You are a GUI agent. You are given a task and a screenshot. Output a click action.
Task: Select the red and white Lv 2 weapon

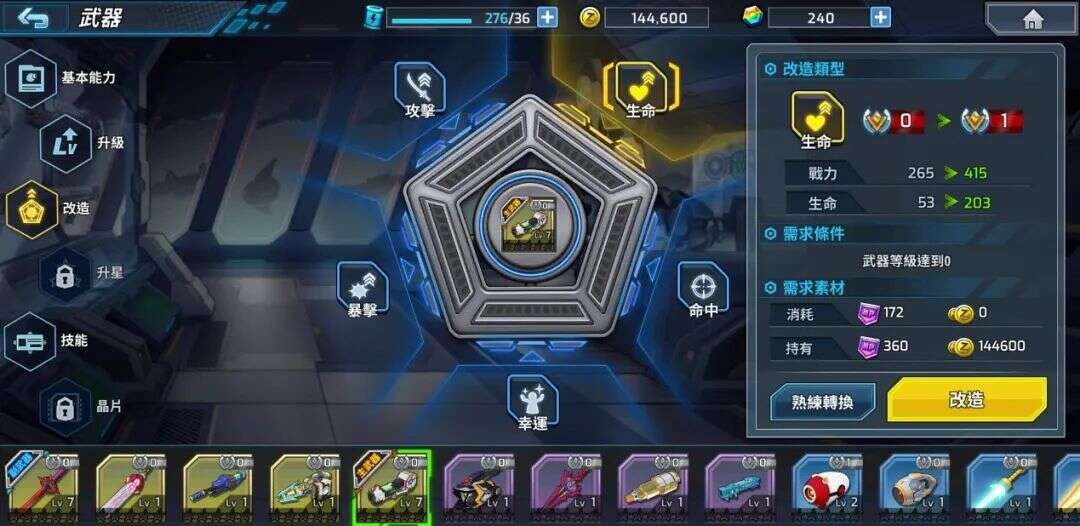coord(826,488)
